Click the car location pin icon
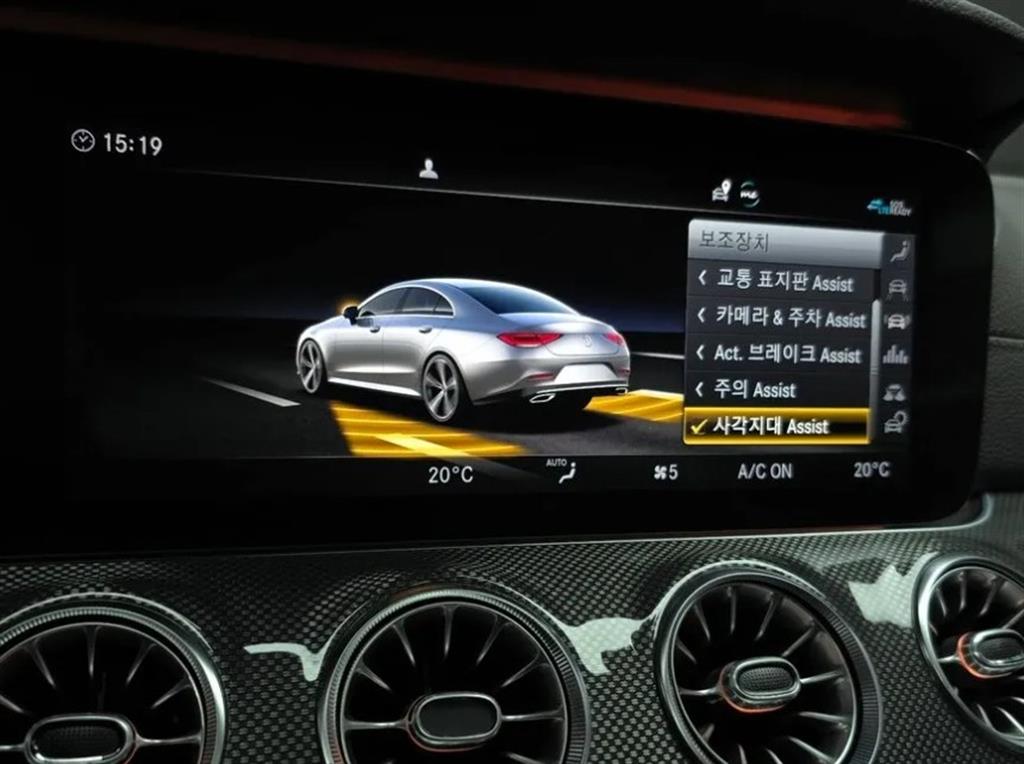This screenshot has width=1024, height=764. 719,190
